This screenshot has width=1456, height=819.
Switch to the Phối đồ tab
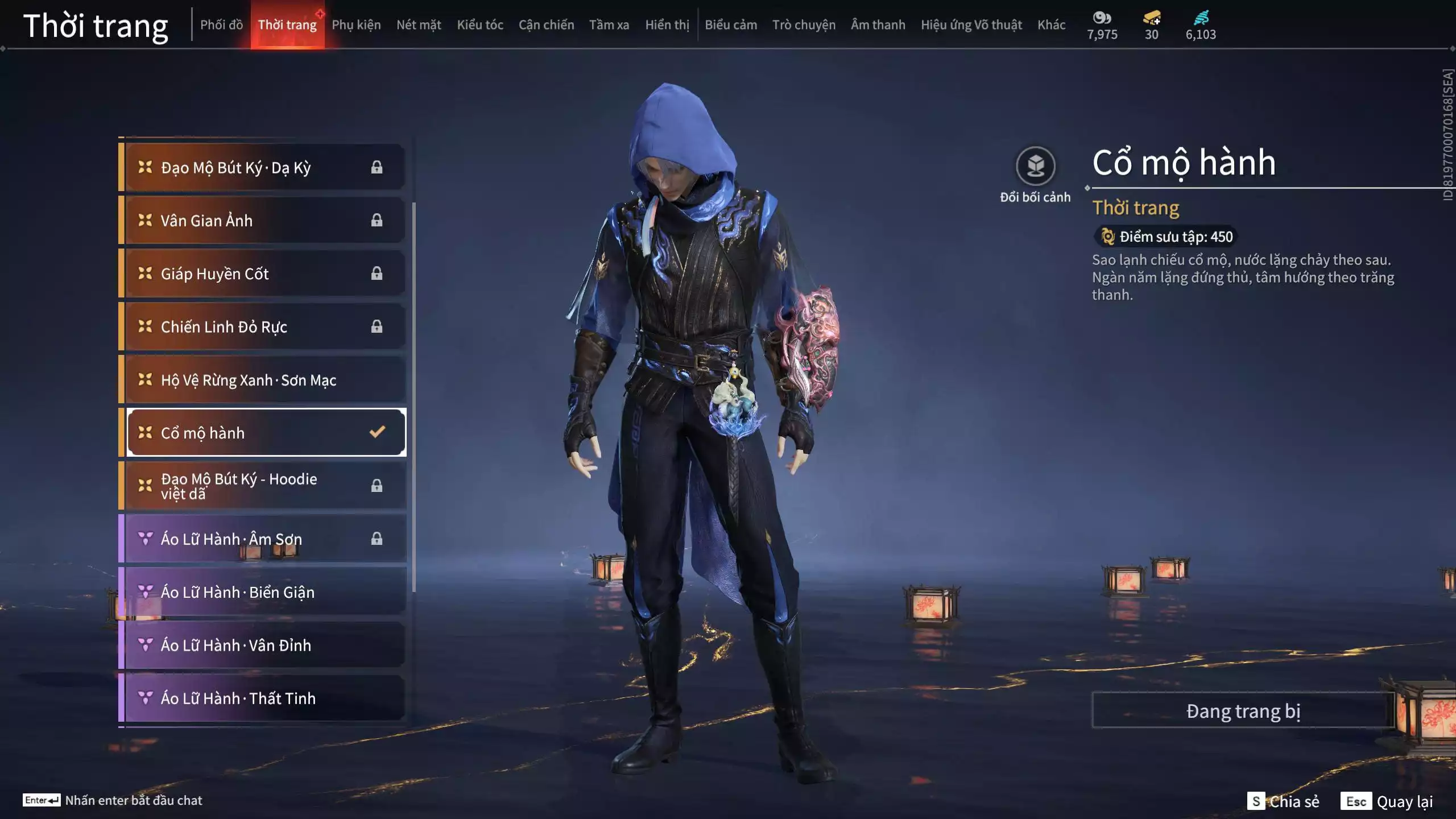[x=221, y=25]
